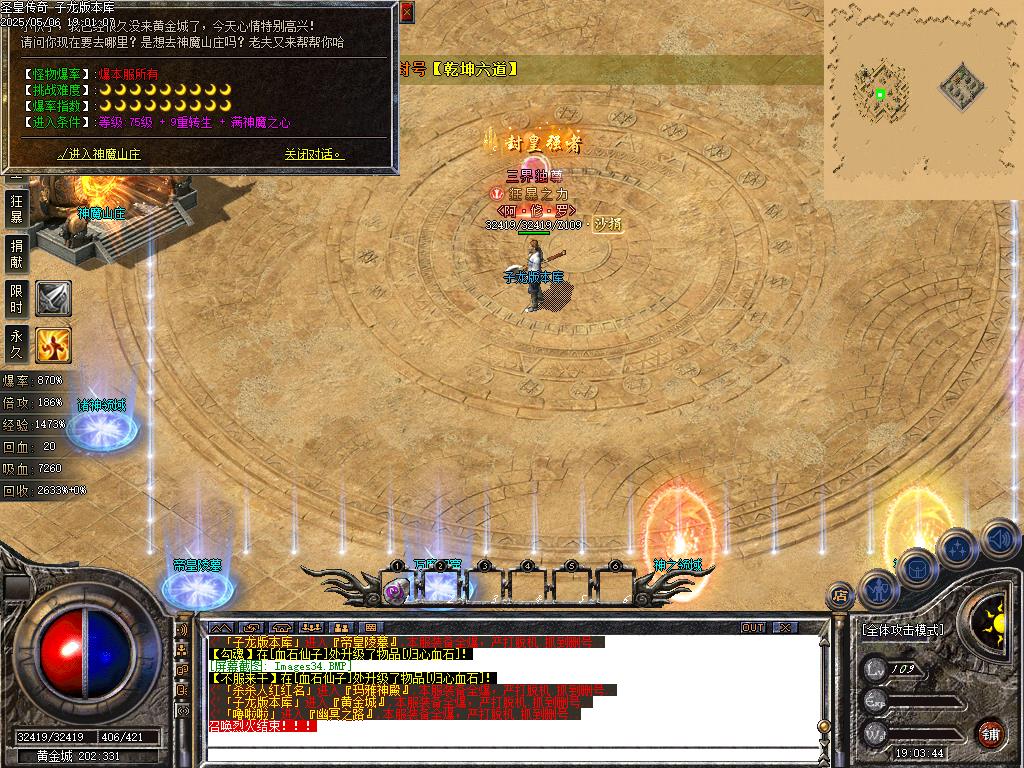Open the 店 shop button
The height and width of the screenshot is (768, 1024).
[840, 596]
